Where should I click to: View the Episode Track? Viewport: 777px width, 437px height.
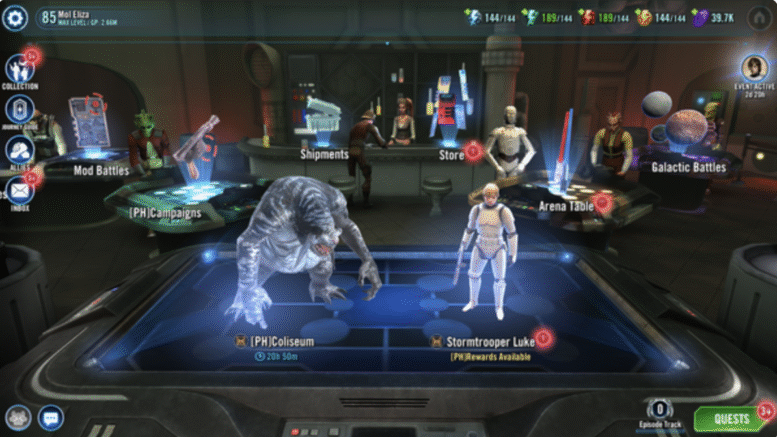pos(662,414)
